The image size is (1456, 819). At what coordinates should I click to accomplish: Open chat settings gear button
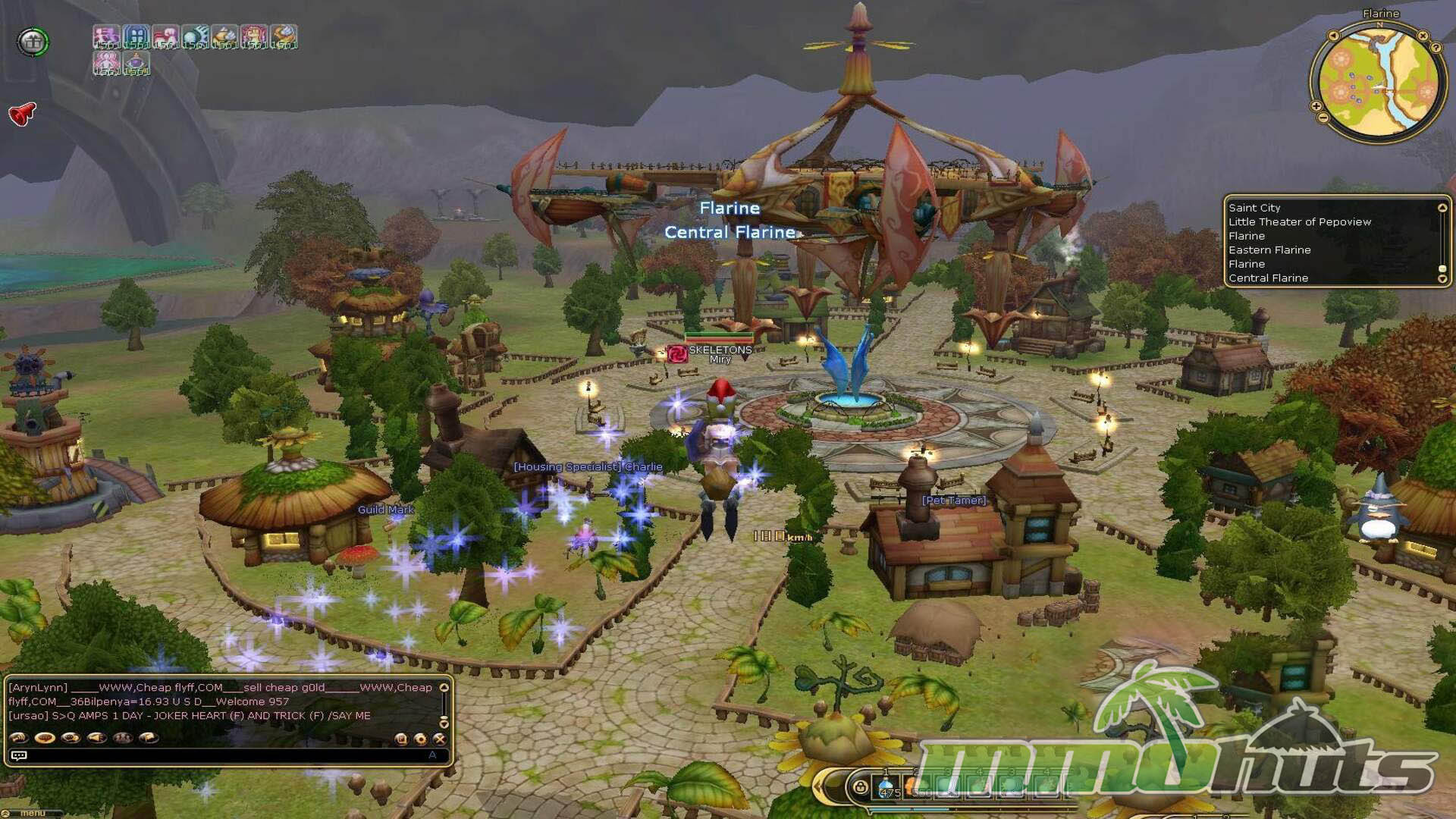tap(420, 738)
